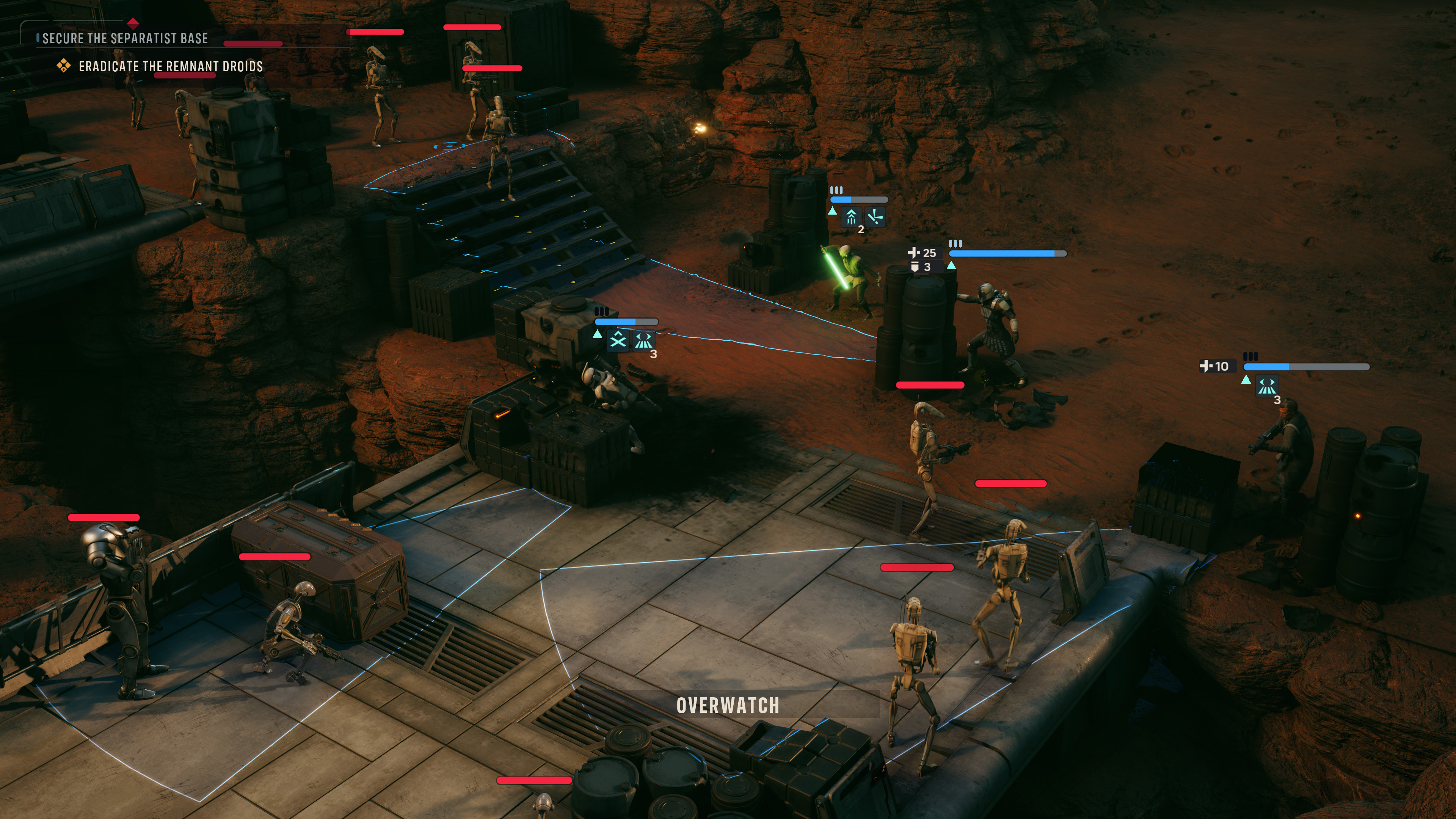
Task: Select the triple-arrow buff icon showing 2 stacks
Action: [851, 217]
